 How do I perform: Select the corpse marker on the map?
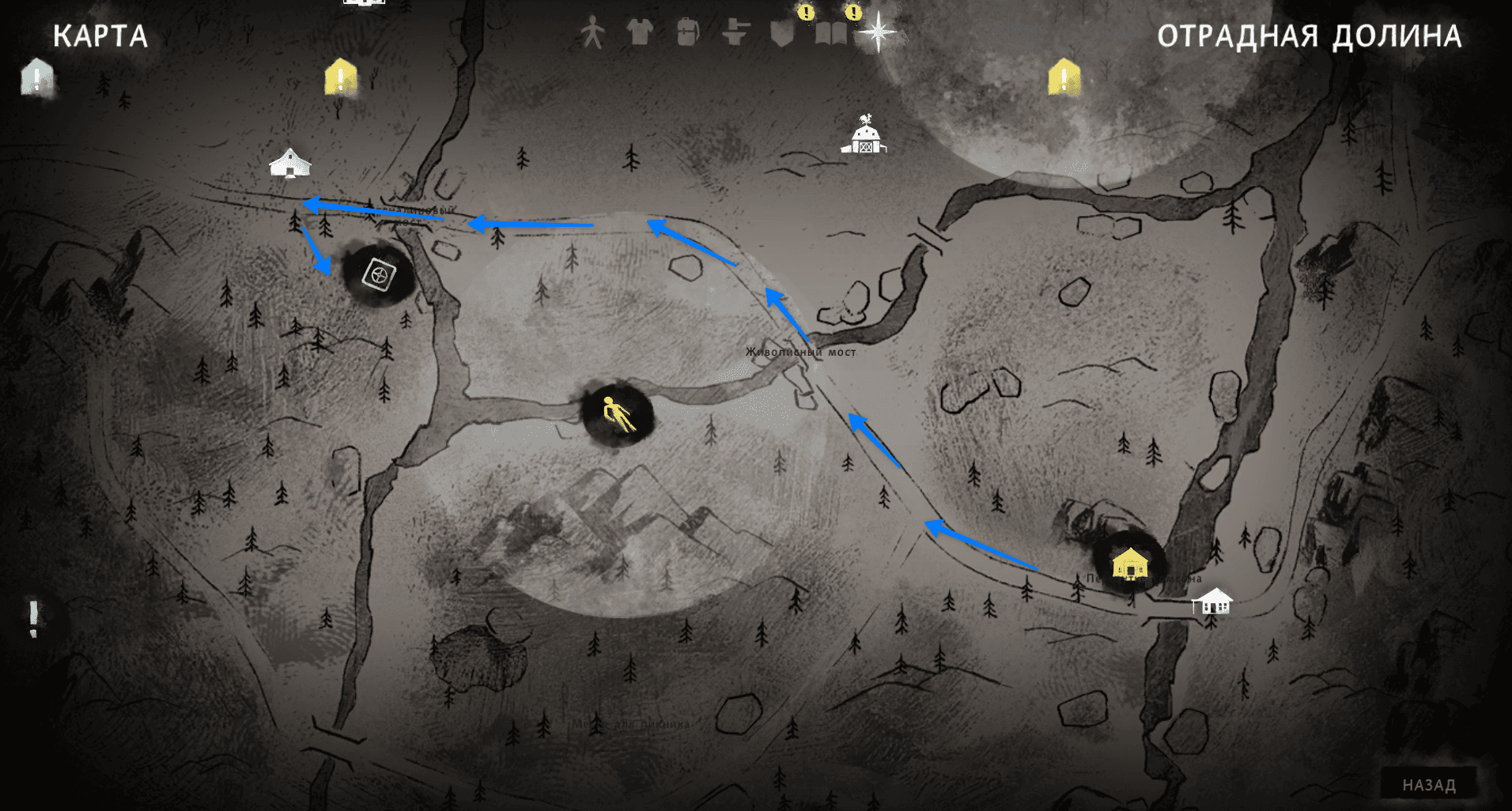[x=617, y=414]
